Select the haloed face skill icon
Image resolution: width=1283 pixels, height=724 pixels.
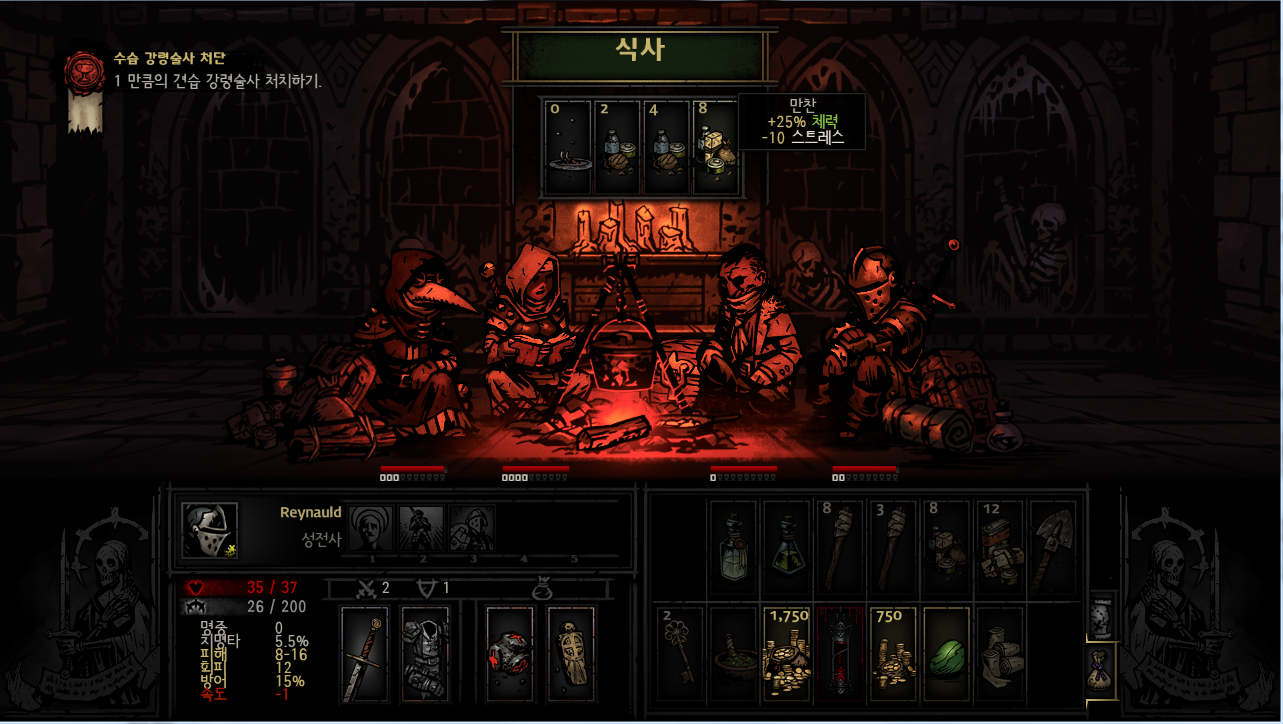[x=373, y=526]
